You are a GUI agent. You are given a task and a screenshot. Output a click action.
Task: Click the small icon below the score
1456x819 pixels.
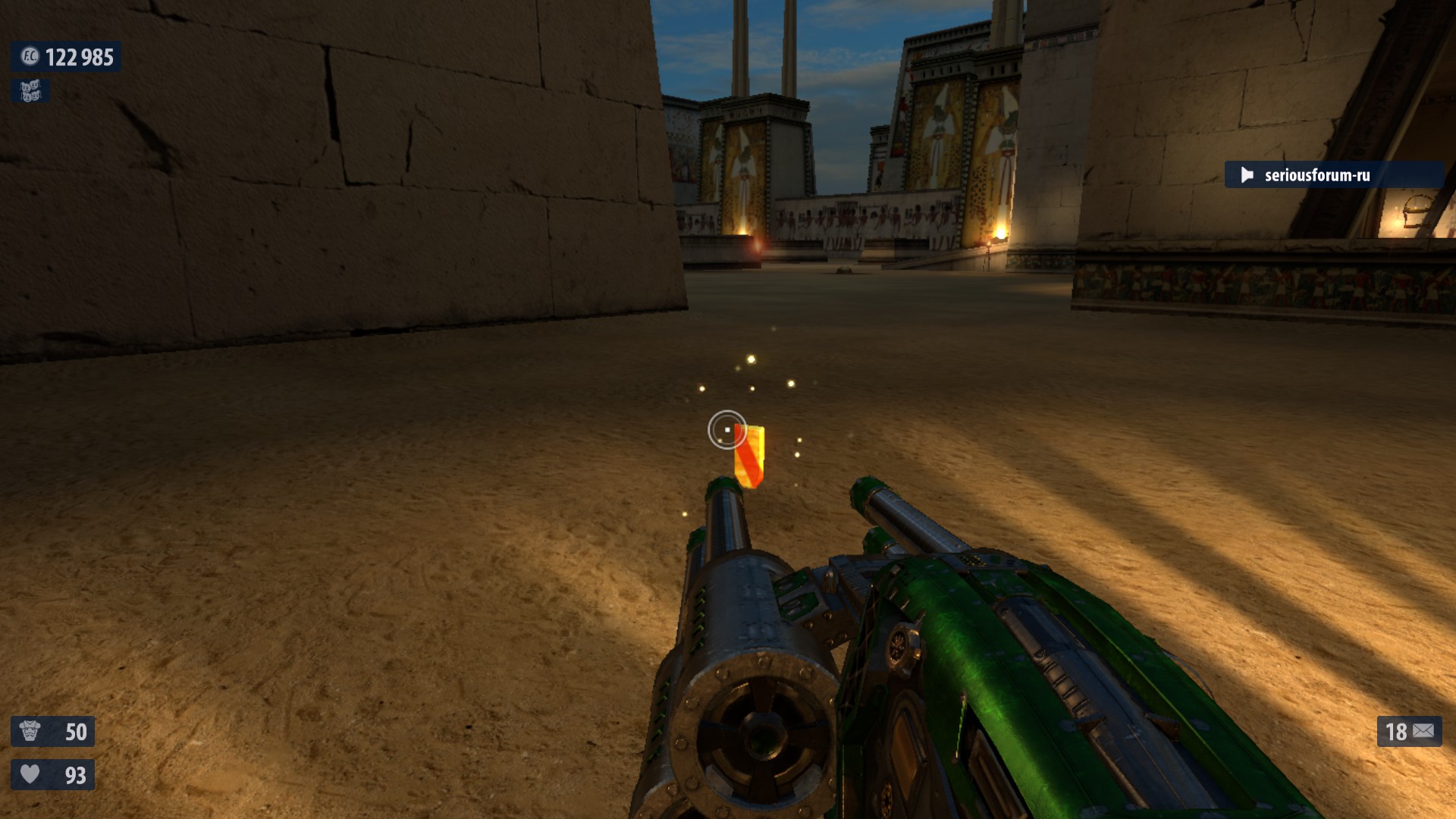click(30, 92)
